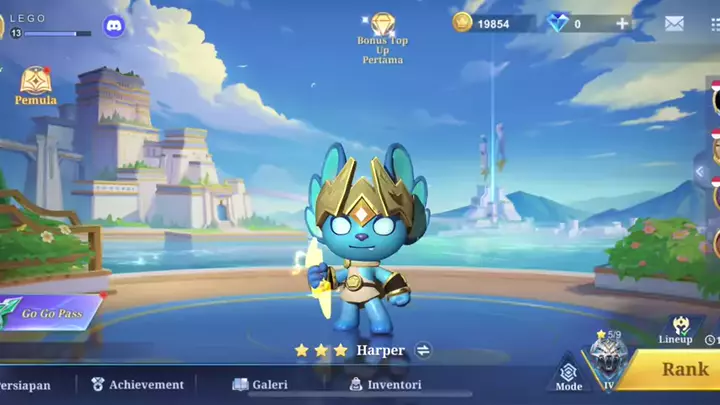
Task: Open the Achievement menu
Action: coord(137,384)
